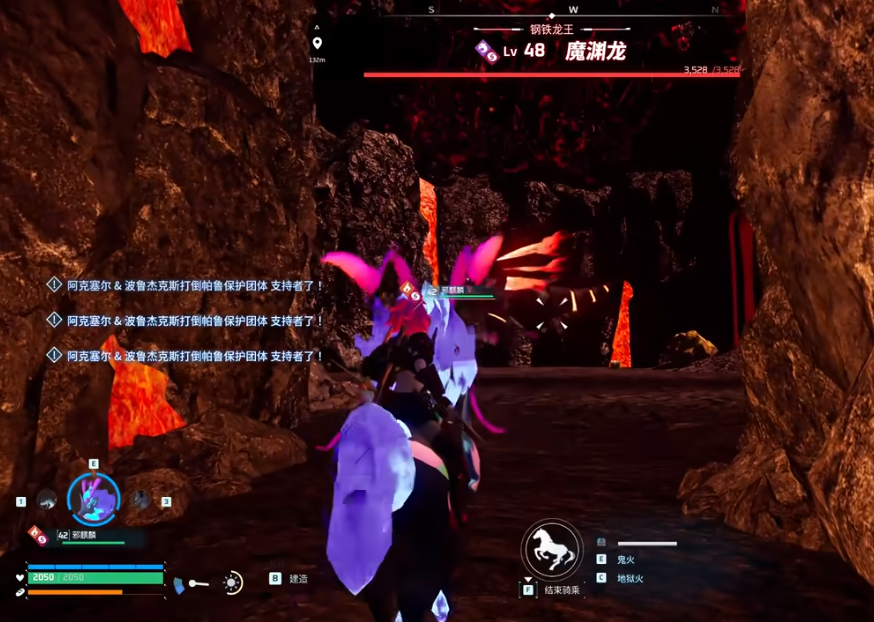Choose 结束骑乘 to dismount
This screenshot has height=622, width=874.
tap(561, 590)
